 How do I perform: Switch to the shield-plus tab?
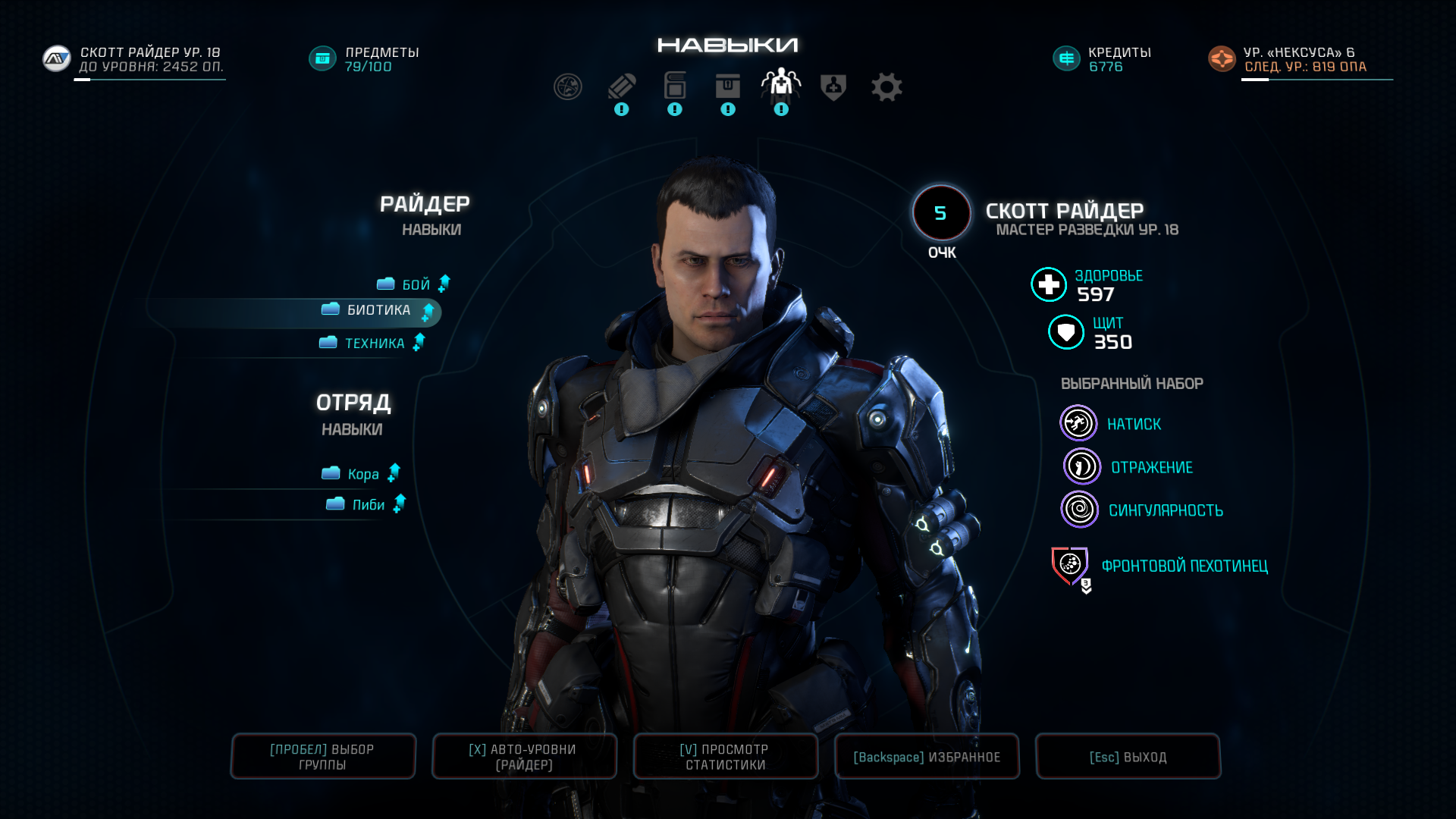click(x=833, y=87)
